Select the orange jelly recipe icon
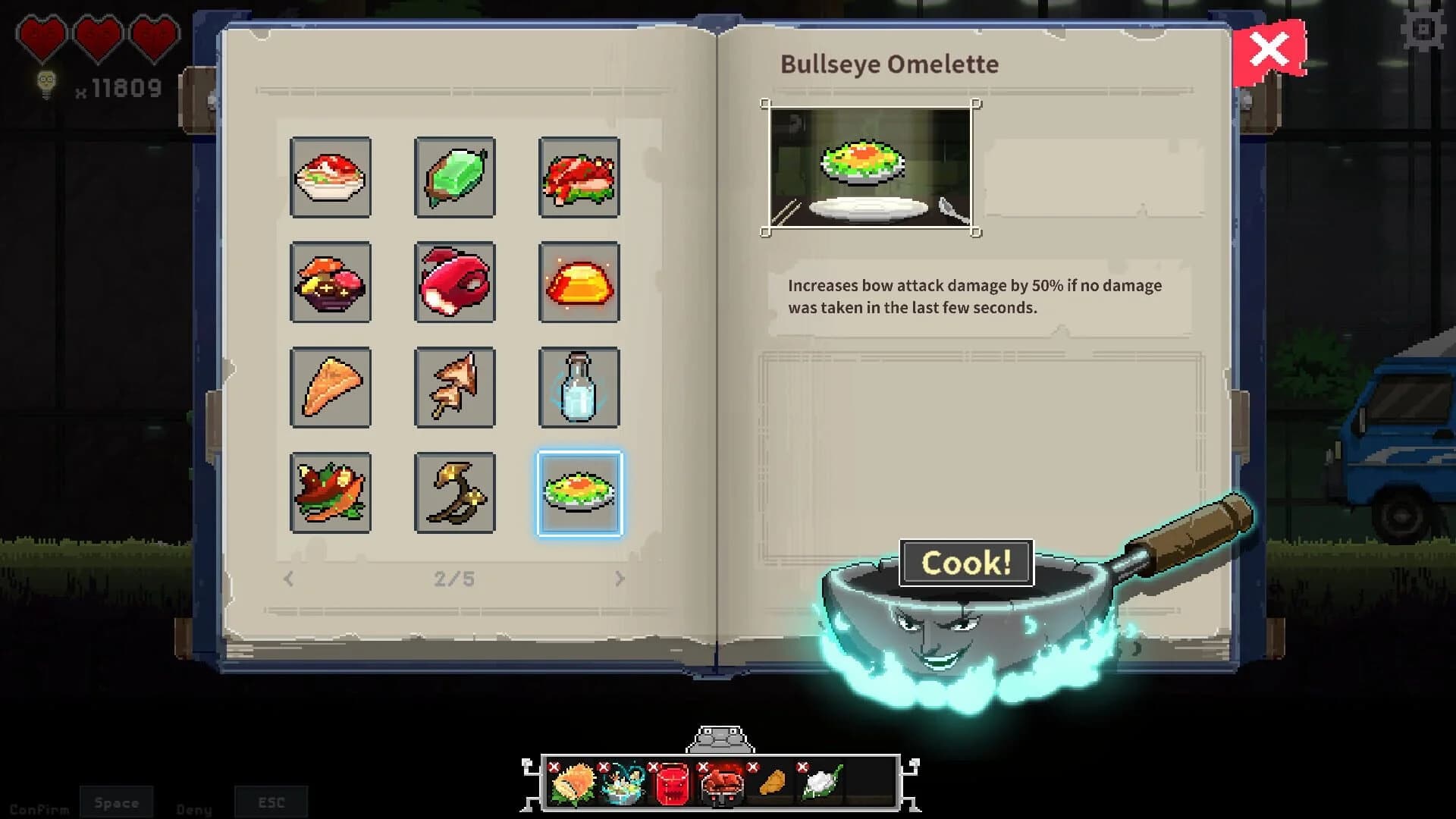The image size is (1456, 819). point(579,284)
